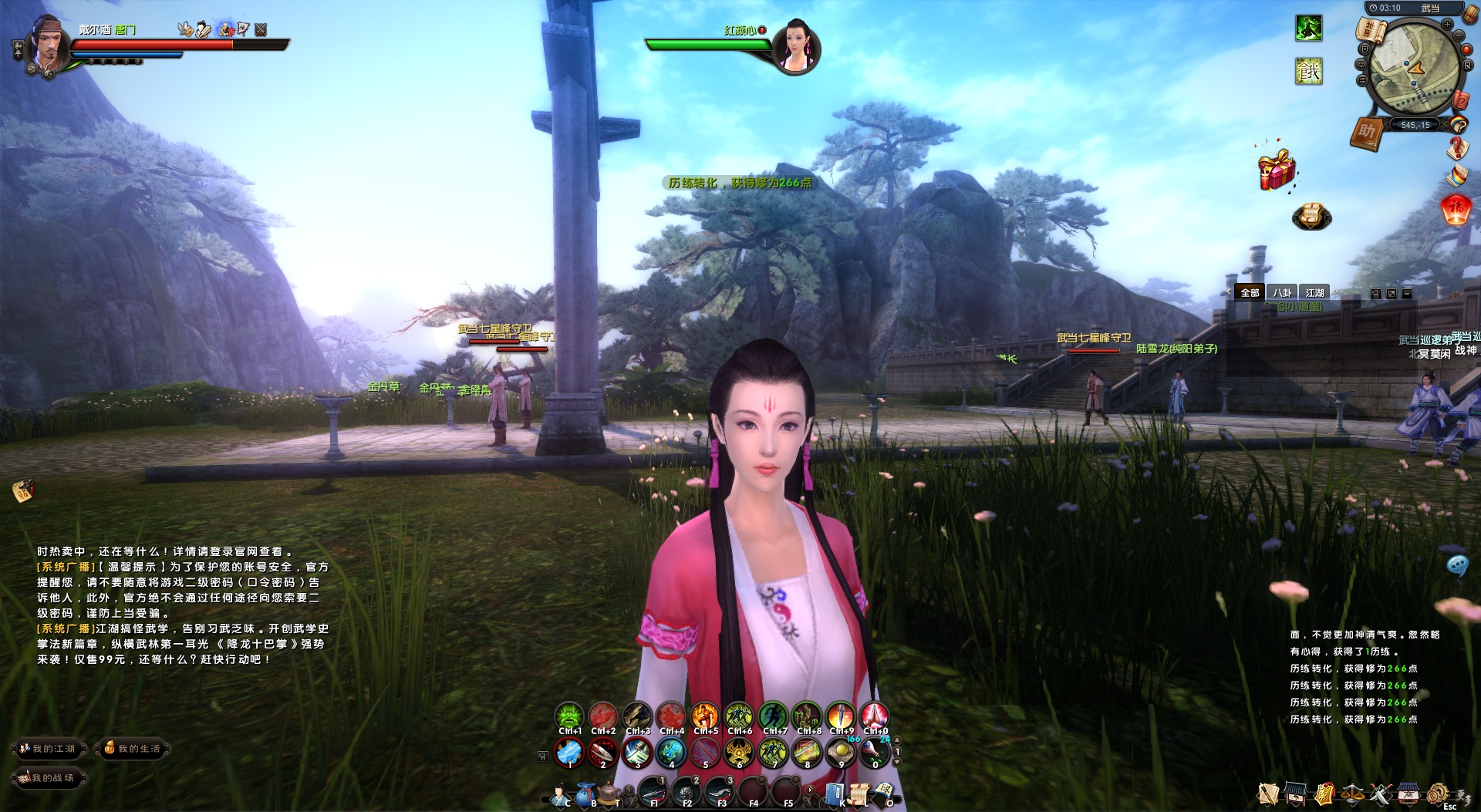The height and width of the screenshot is (812, 1481).
Task: Zoom out the minimap with the minus button
Action: (1459, 35)
